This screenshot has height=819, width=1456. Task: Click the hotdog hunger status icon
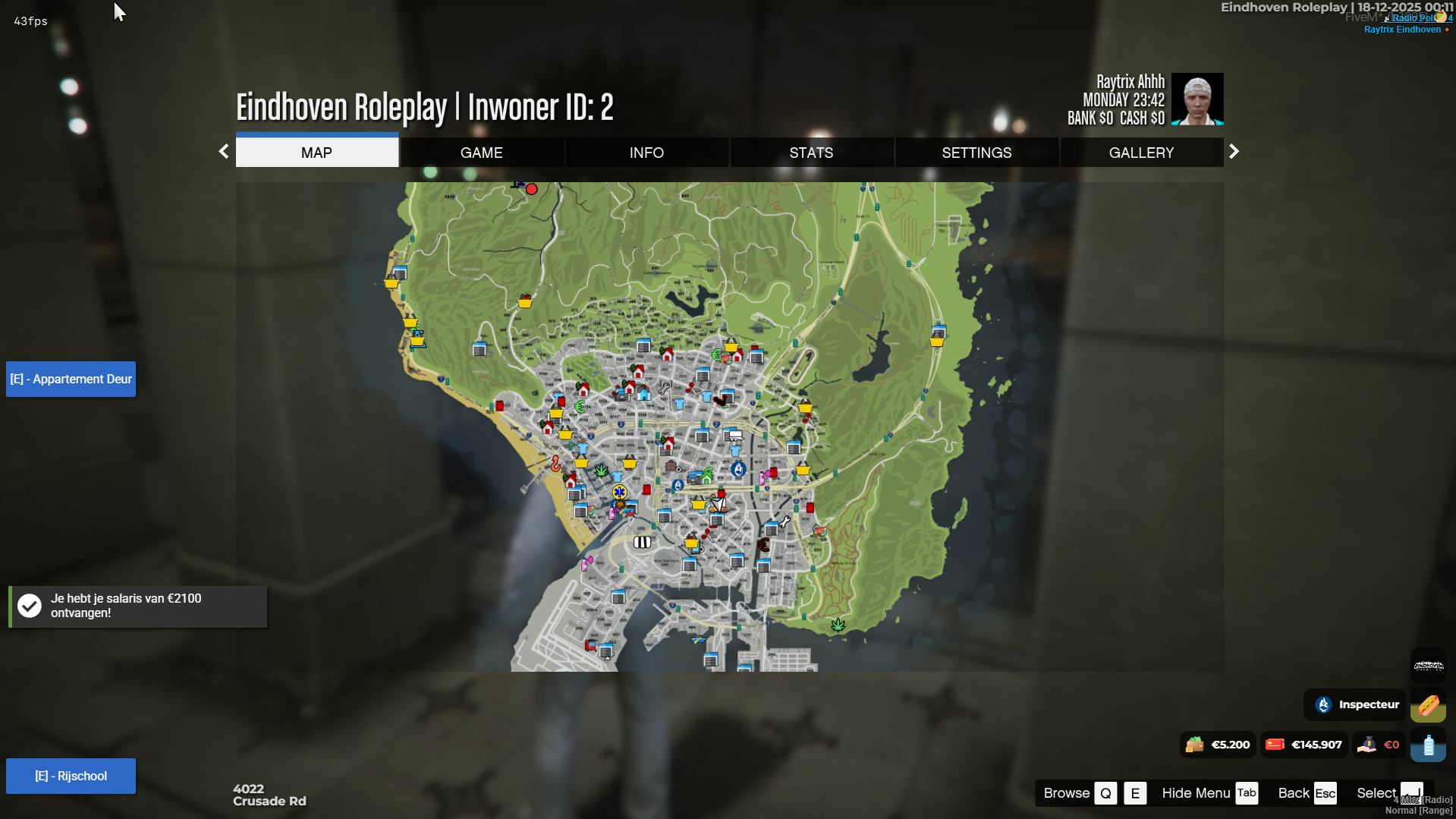click(x=1428, y=705)
